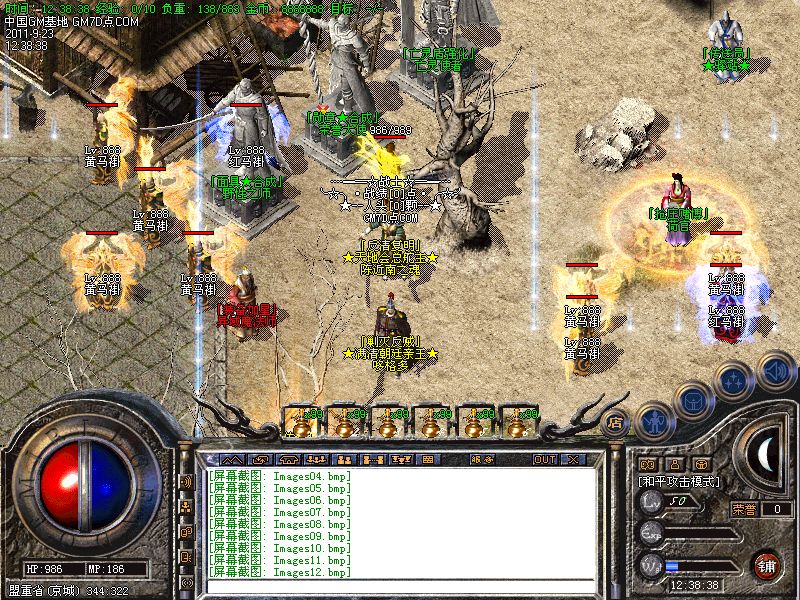Open the round 店 shop button
Screen dimensions: 800x600
coord(616,421)
